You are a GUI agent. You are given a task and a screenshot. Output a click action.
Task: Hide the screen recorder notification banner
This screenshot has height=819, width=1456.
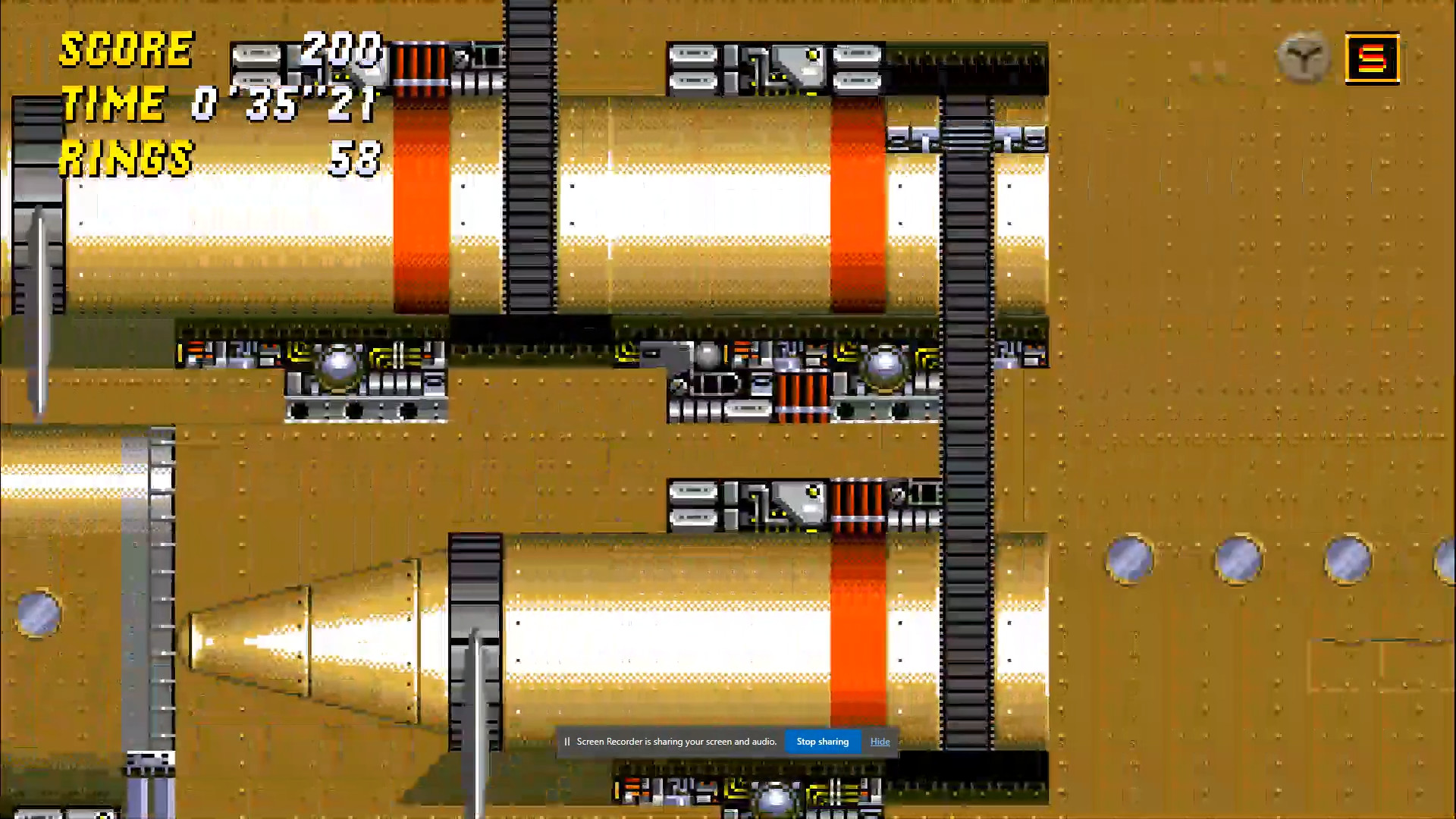tap(880, 742)
